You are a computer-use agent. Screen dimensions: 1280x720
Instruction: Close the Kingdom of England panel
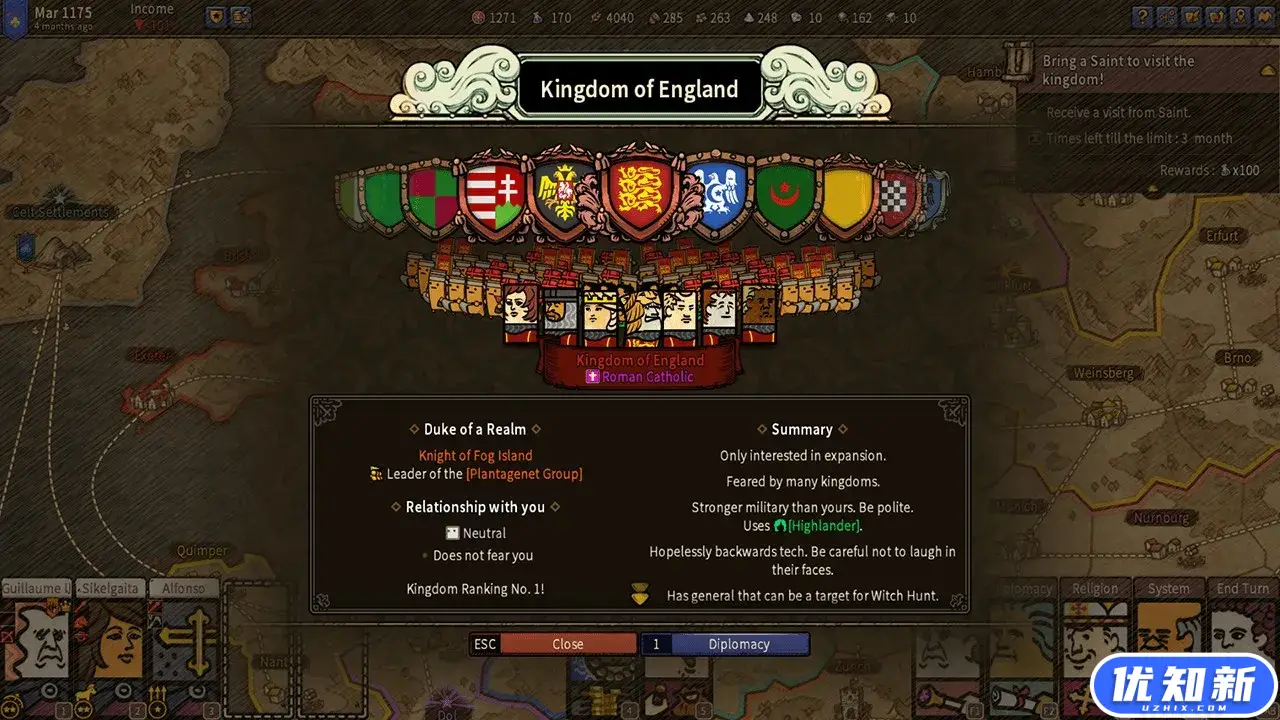point(567,644)
